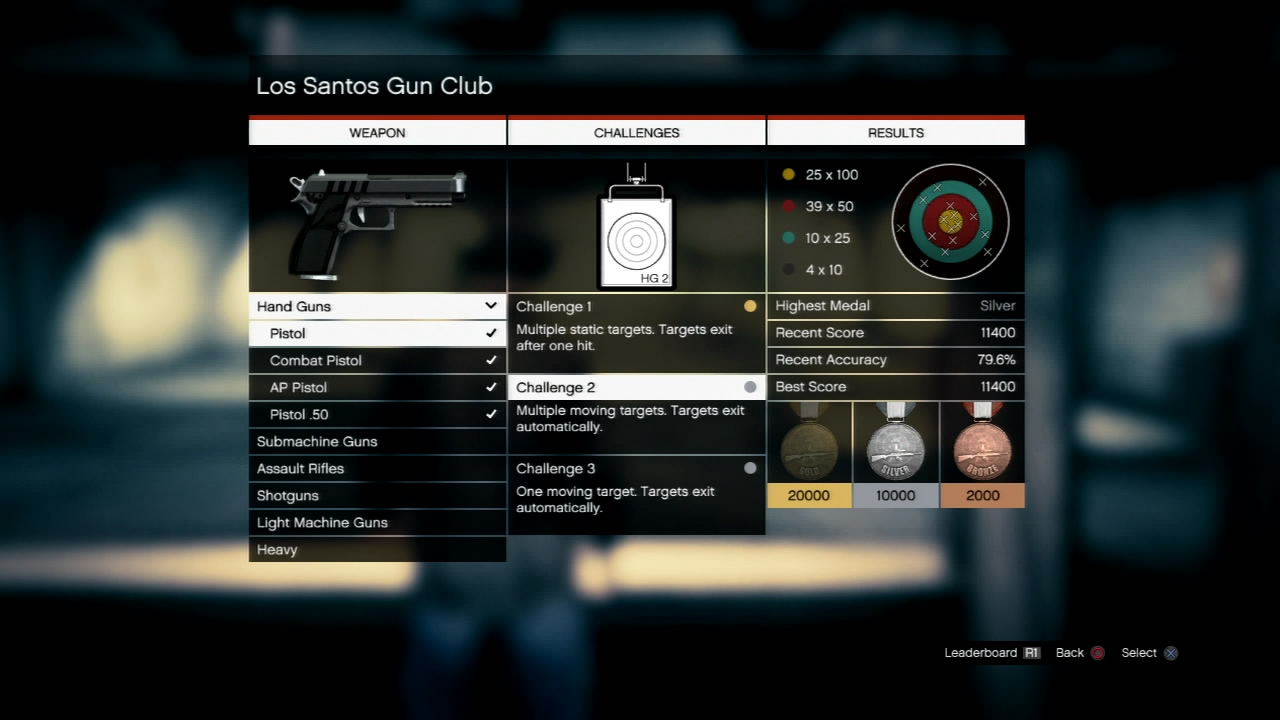
Task: Choose the Heavy weapons category
Action: click(x=377, y=549)
